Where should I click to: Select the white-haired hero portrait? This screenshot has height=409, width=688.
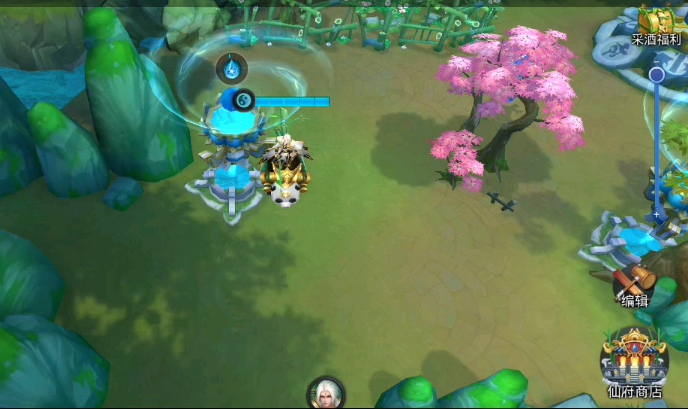coord(325,393)
